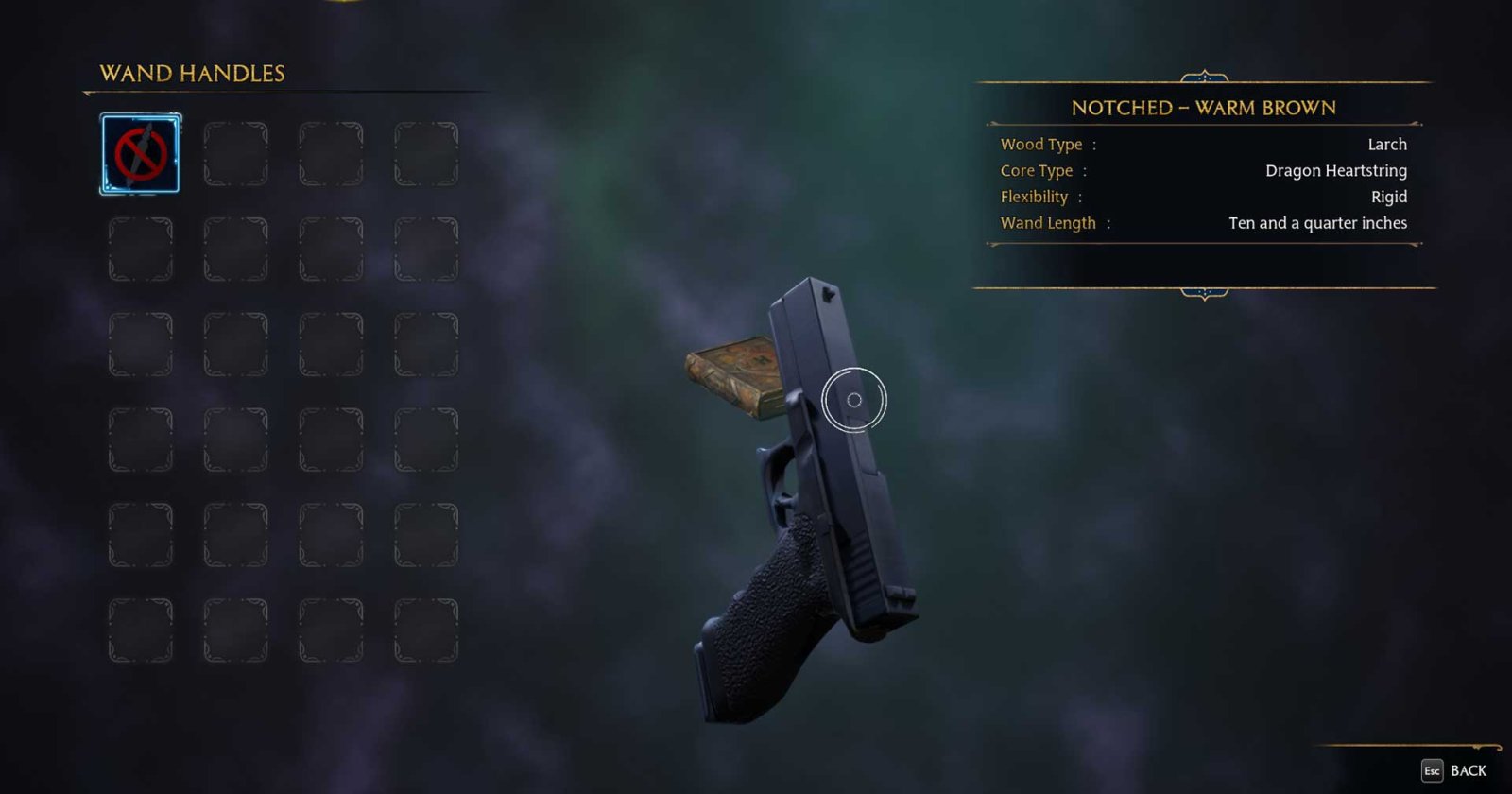Click the Larch wood type value
The image size is (1512, 794).
1388,144
